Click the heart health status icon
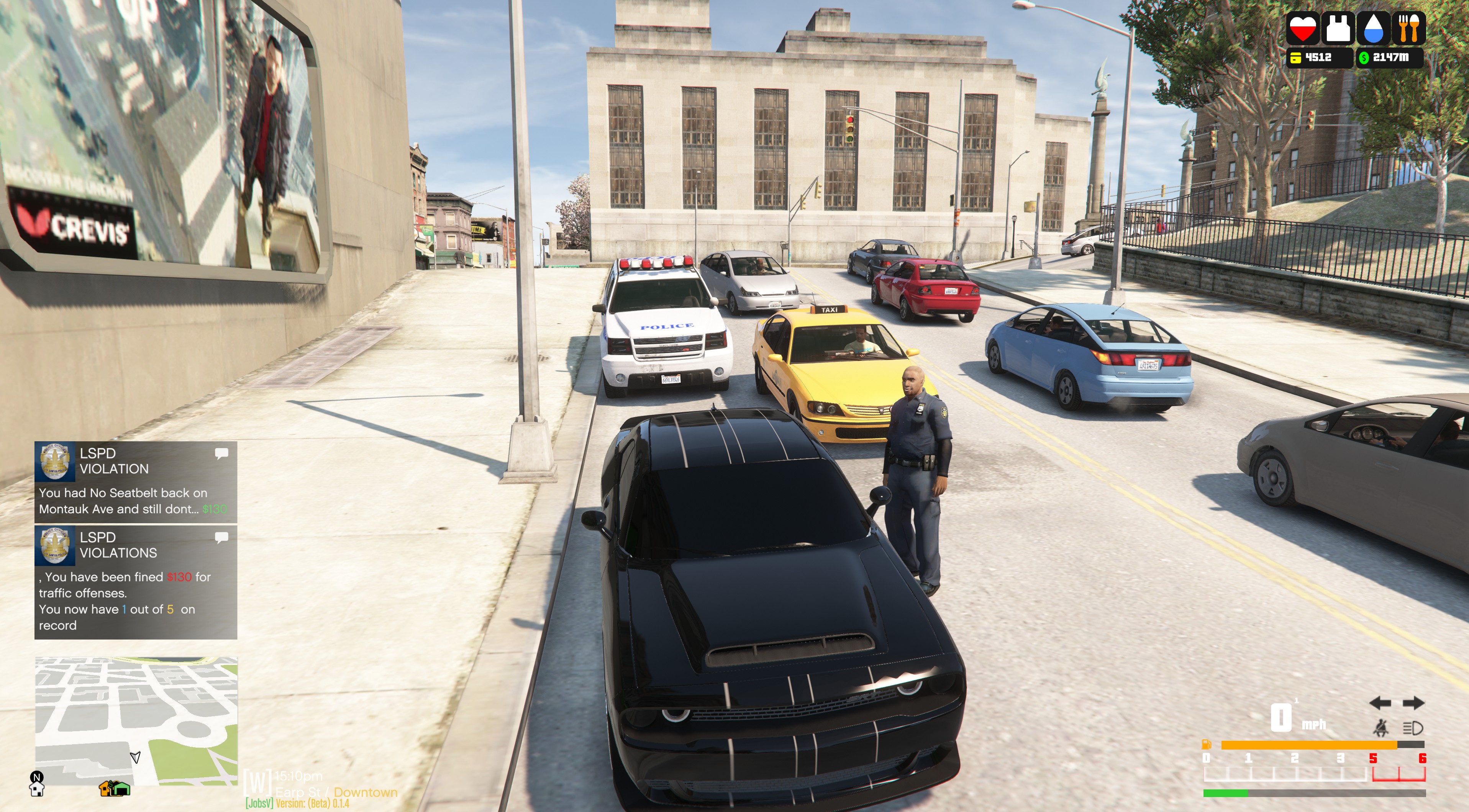 [x=1302, y=28]
